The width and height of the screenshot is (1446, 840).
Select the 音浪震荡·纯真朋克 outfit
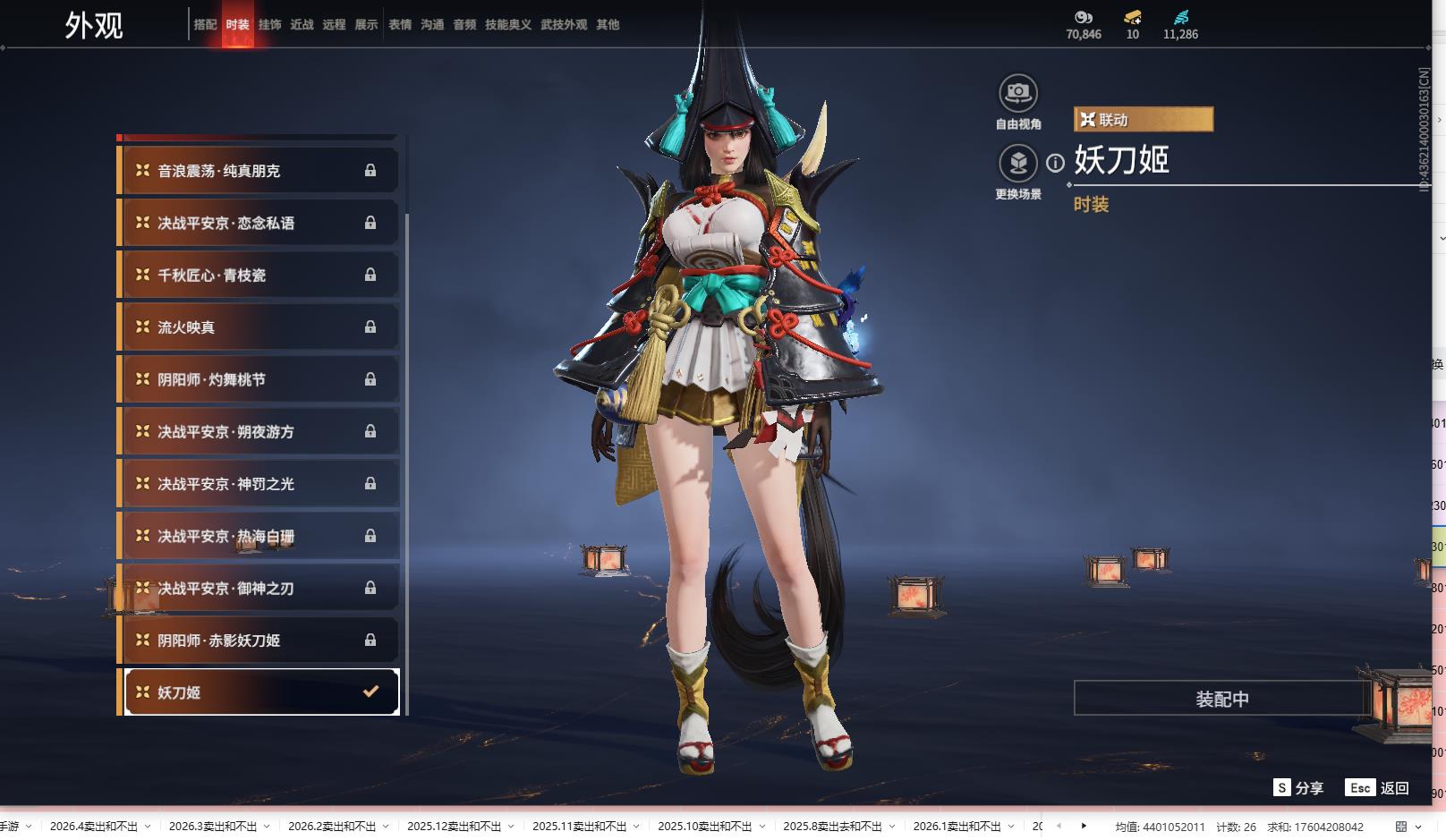click(259, 171)
